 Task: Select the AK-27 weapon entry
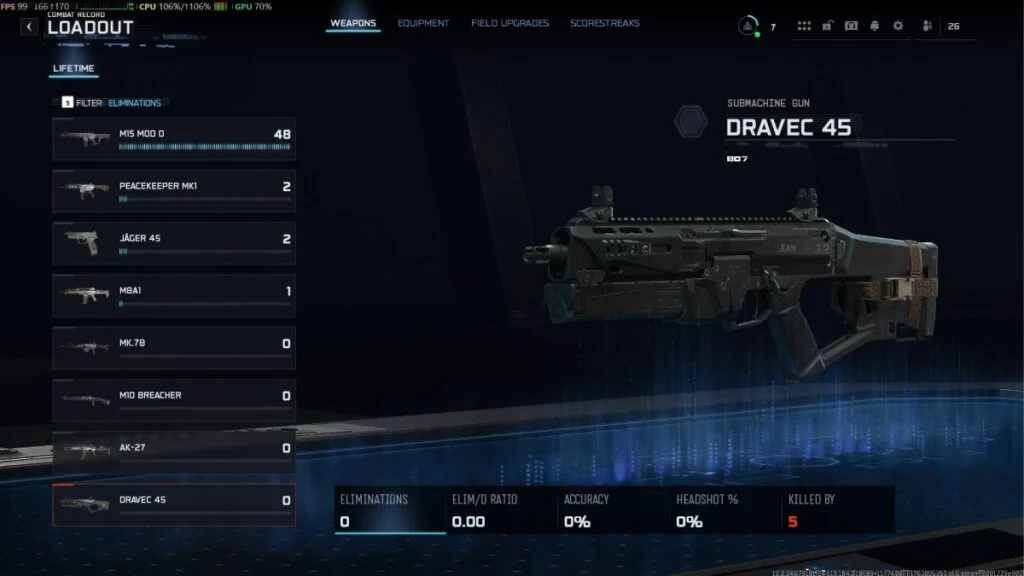(x=174, y=452)
